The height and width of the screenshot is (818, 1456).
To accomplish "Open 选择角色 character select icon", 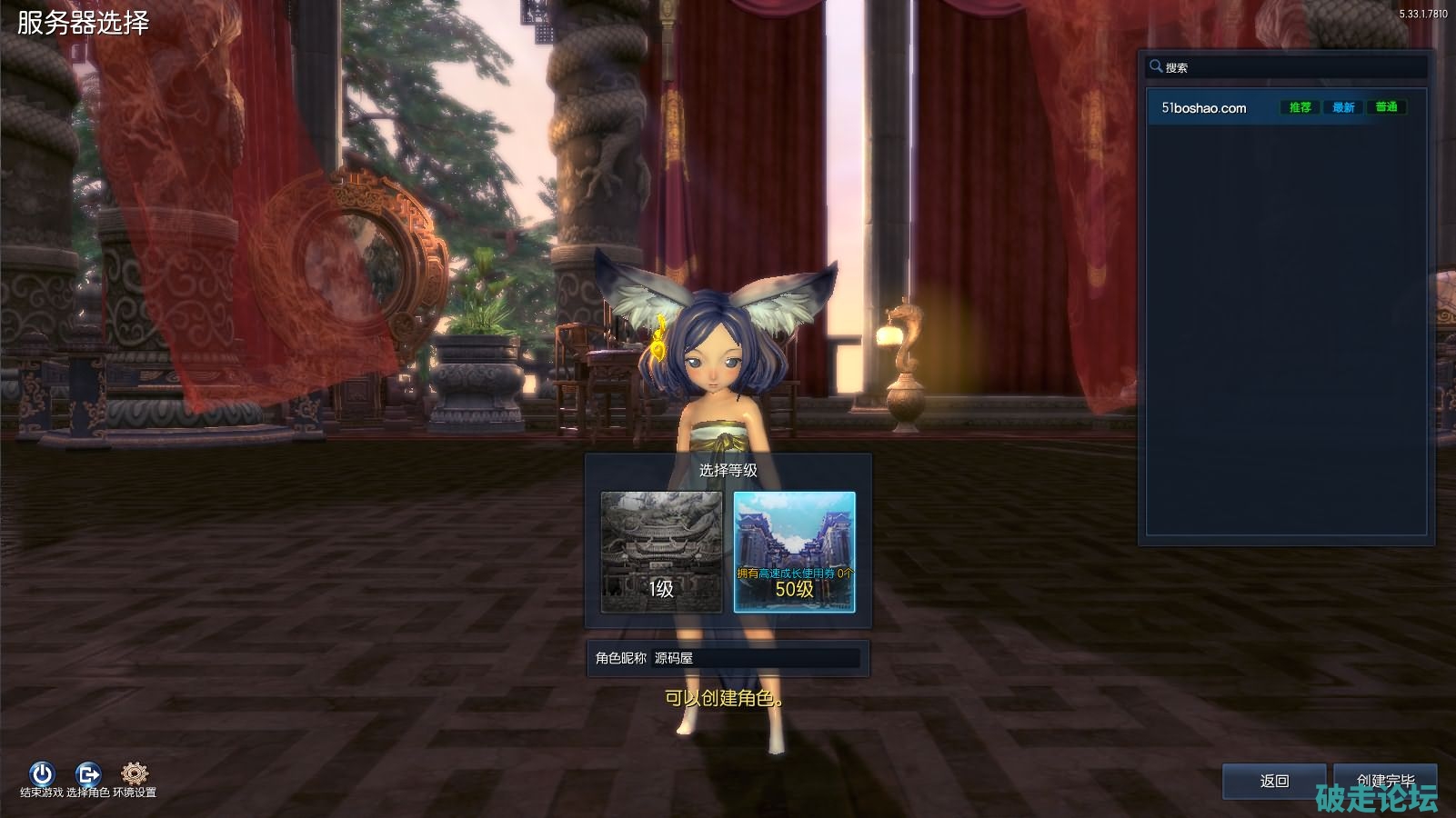I will point(88,774).
